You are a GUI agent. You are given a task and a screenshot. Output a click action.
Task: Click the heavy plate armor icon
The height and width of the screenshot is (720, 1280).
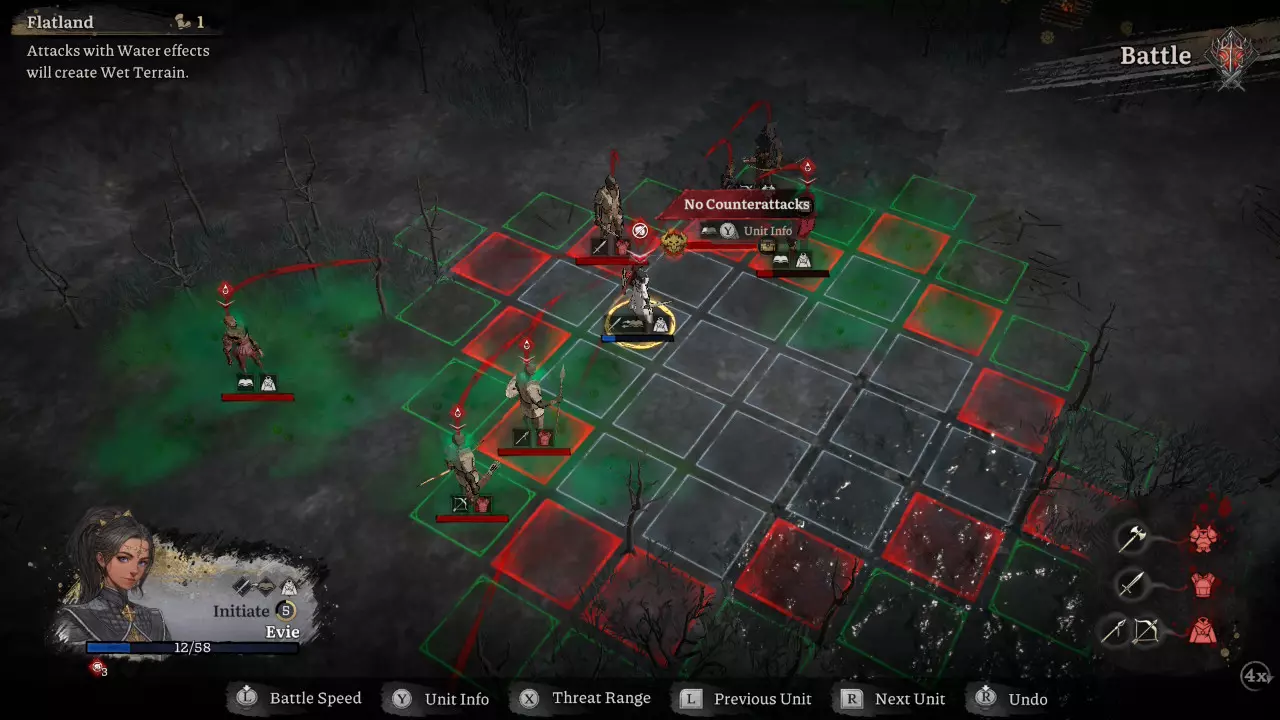(1202, 538)
